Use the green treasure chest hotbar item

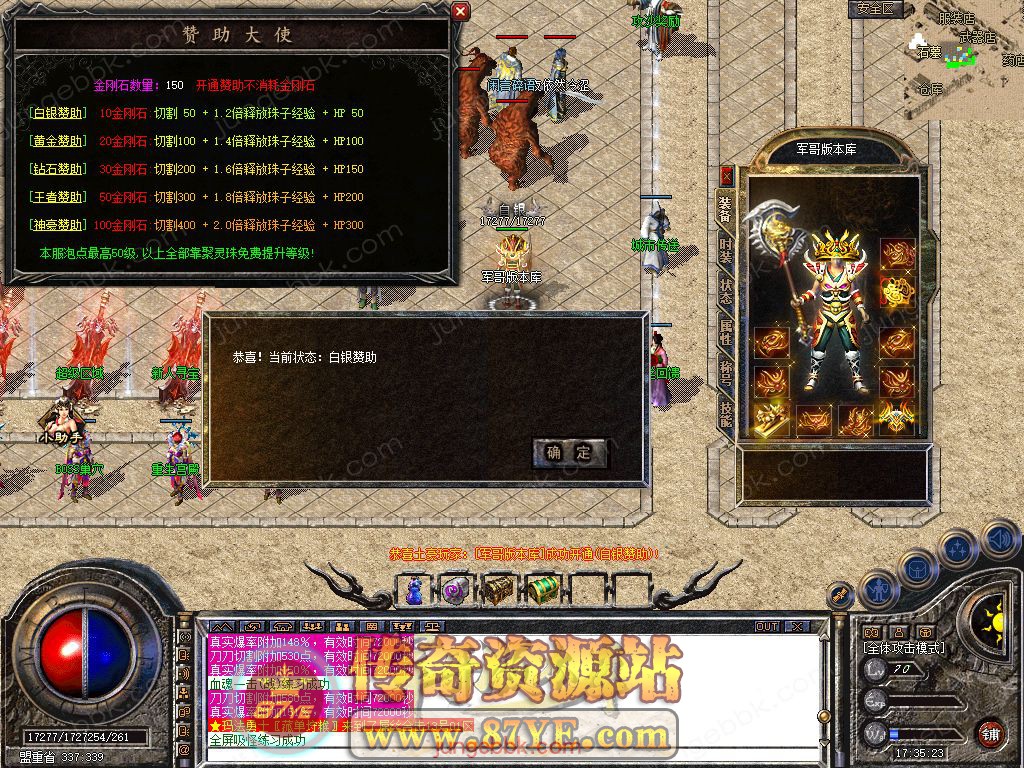(541, 590)
